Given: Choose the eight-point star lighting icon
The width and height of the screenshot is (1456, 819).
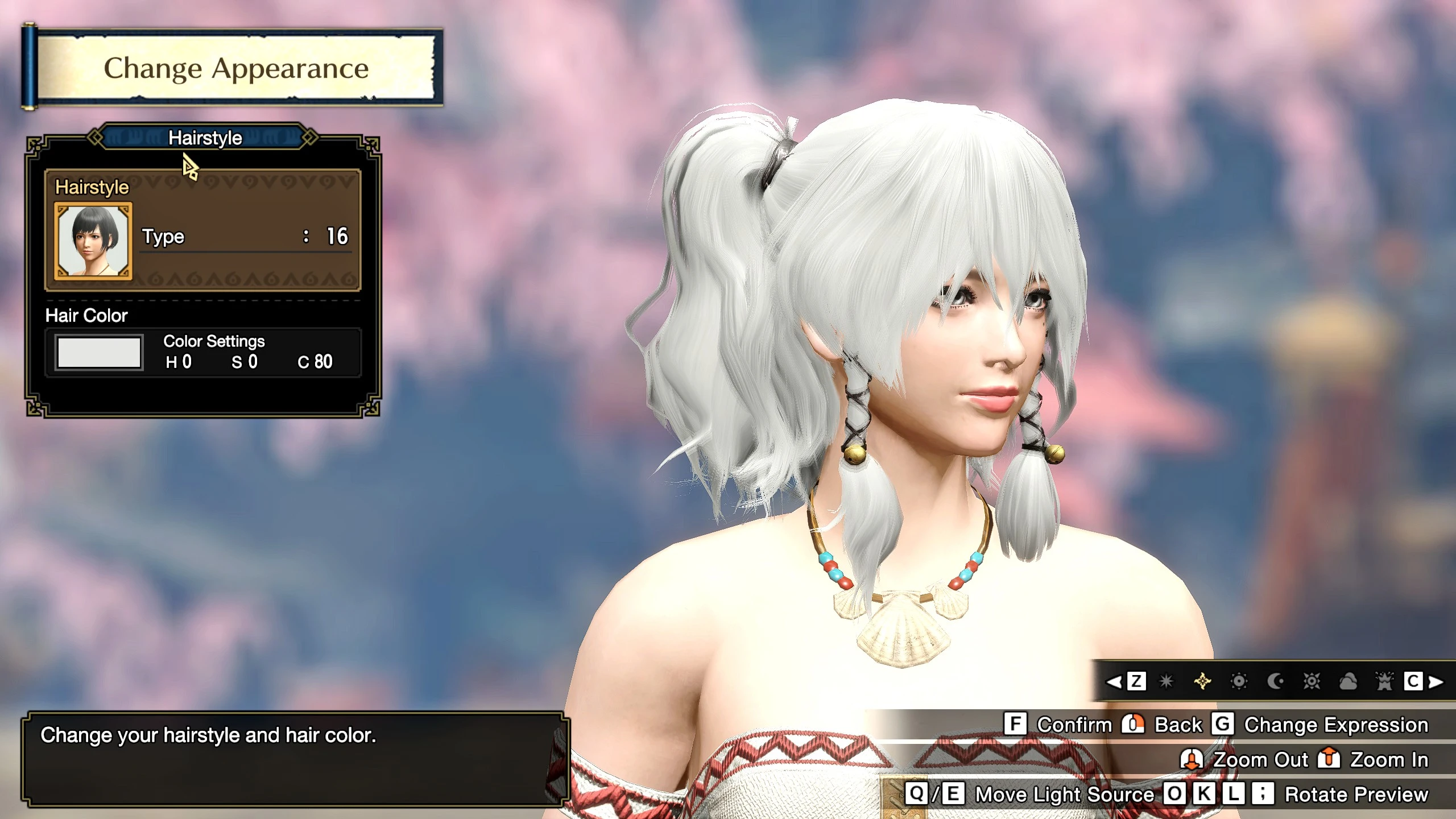Looking at the screenshot, I should pyautogui.click(x=1167, y=681).
